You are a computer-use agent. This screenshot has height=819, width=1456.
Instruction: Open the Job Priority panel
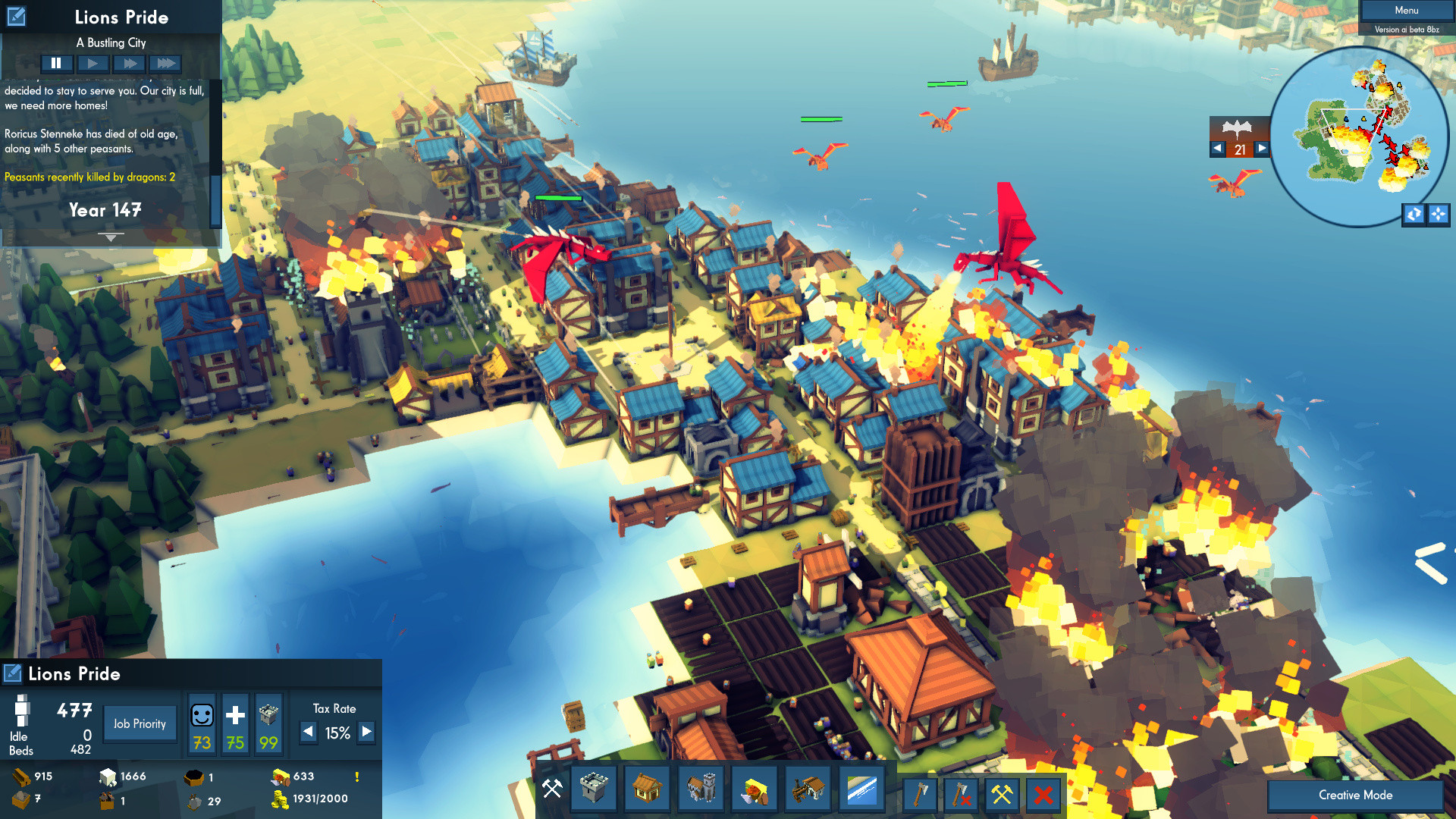coord(140,723)
